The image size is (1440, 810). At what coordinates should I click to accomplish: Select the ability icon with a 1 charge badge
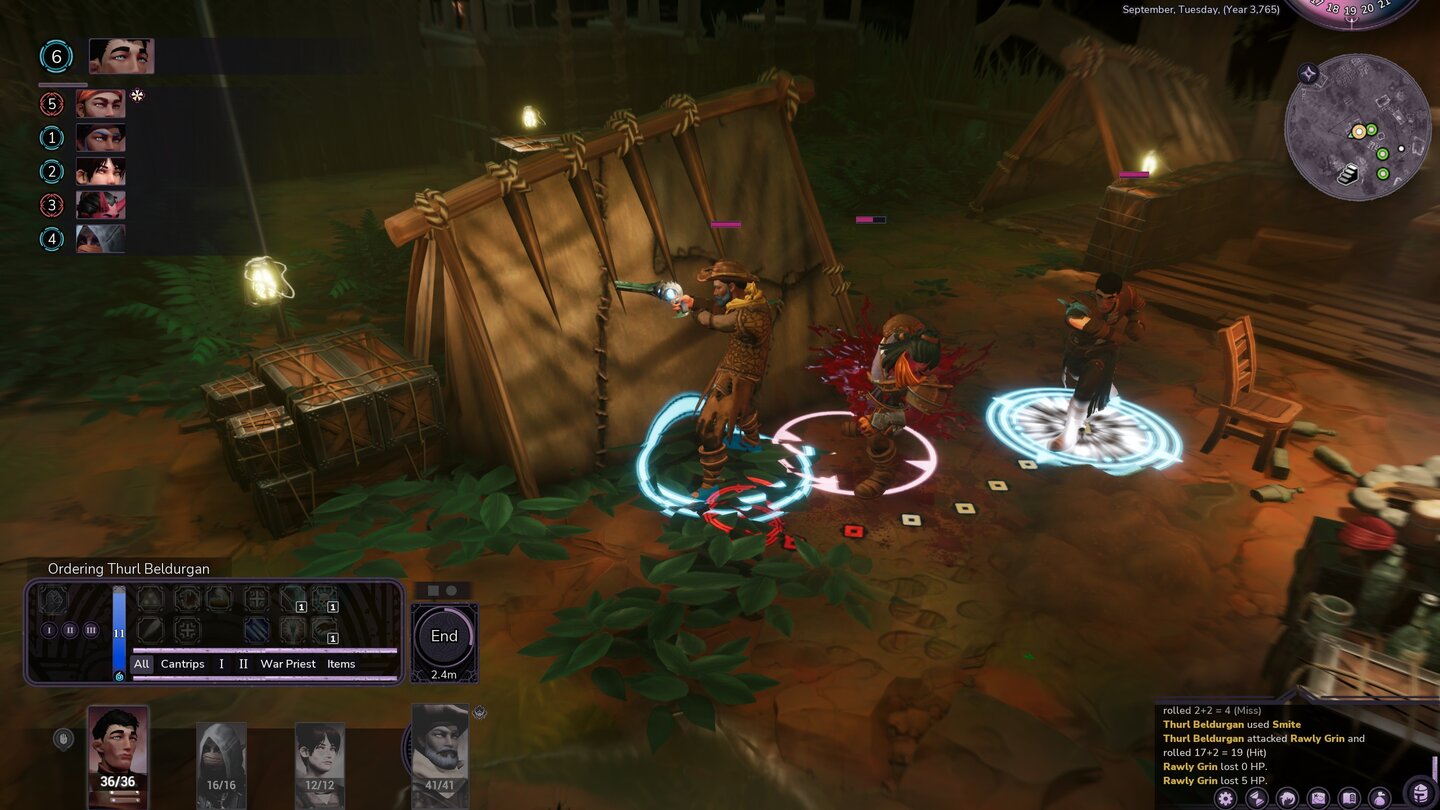coord(294,600)
